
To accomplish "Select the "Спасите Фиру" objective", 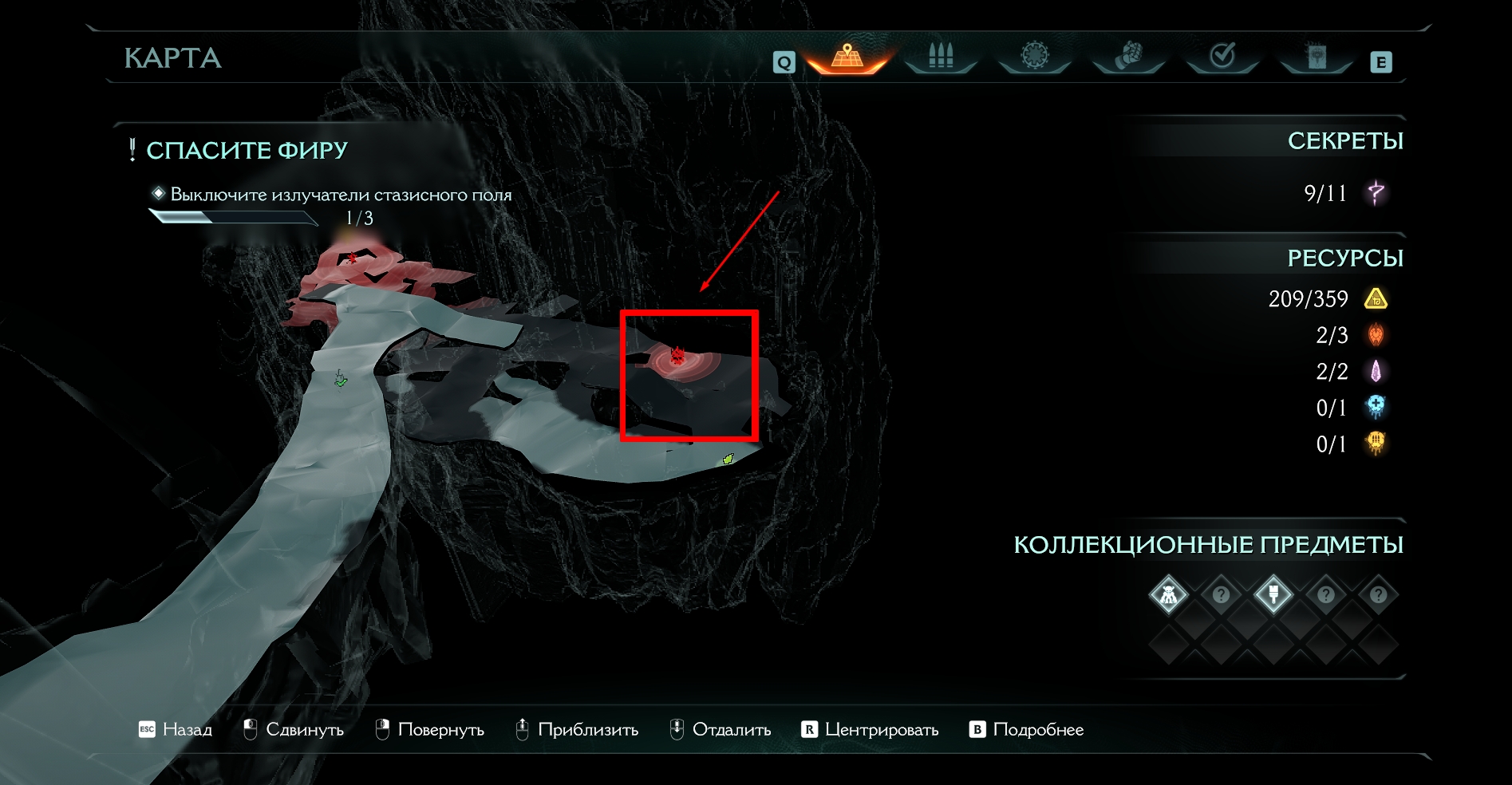I will 247,150.
